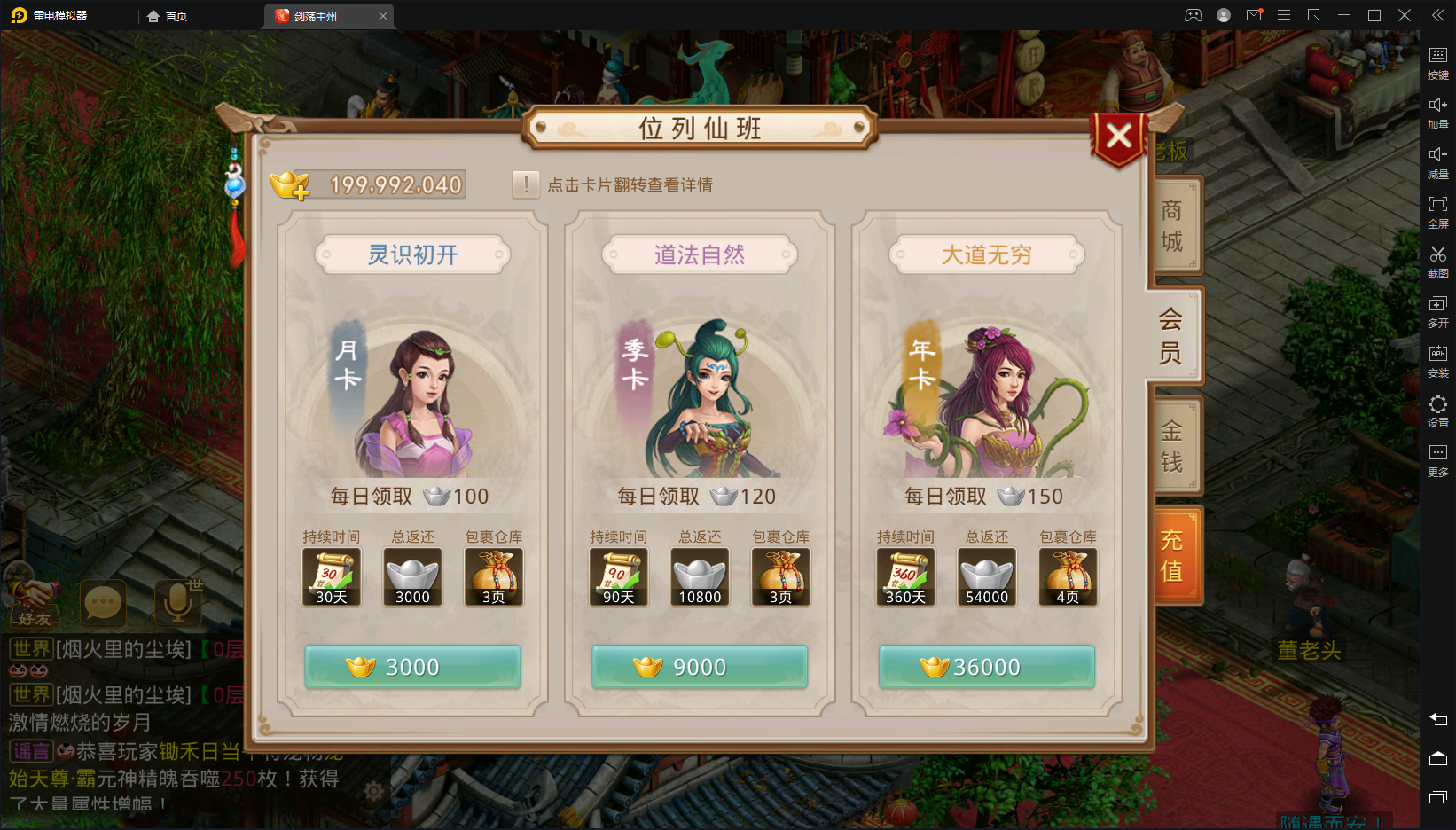Open the chat bubble button

(103, 604)
